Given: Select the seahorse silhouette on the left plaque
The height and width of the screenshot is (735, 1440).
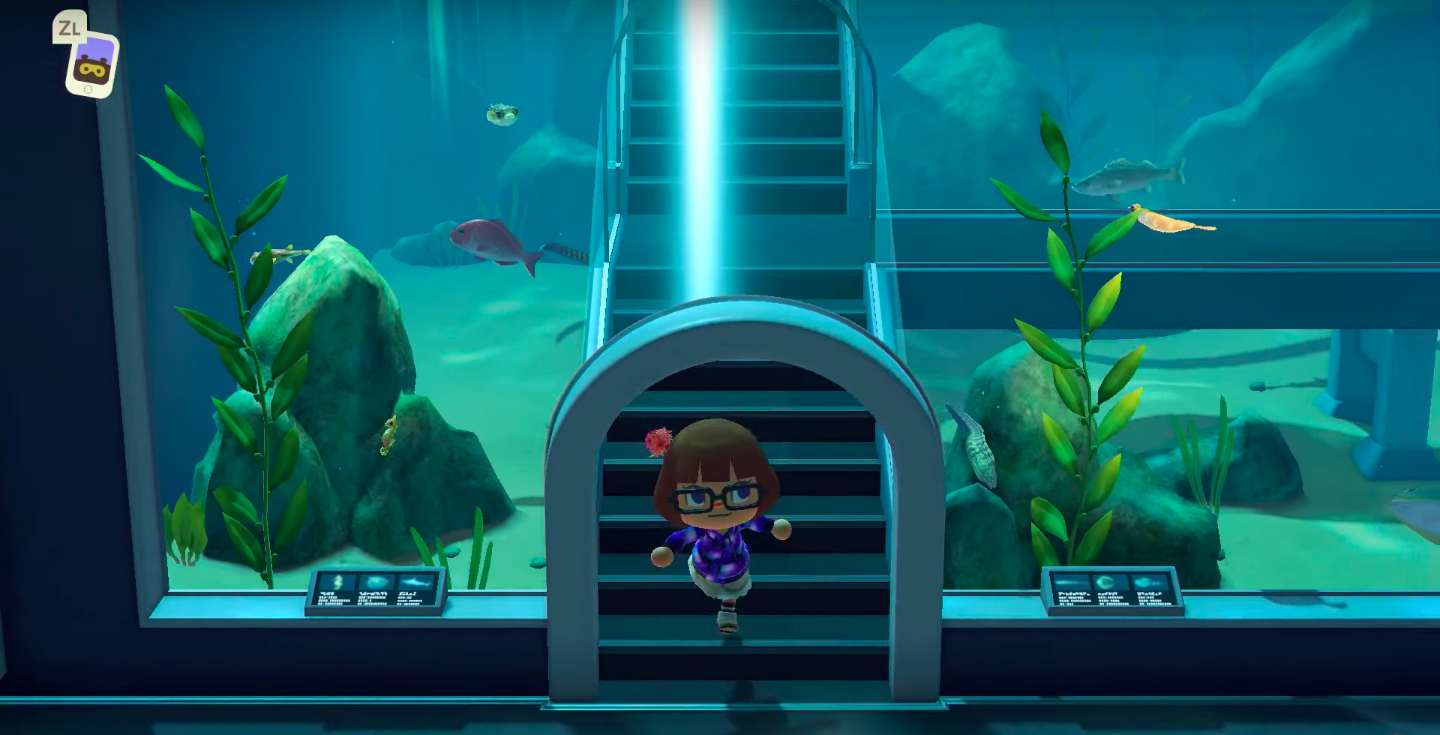Looking at the screenshot, I should pyautogui.click(x=337, y=582).
